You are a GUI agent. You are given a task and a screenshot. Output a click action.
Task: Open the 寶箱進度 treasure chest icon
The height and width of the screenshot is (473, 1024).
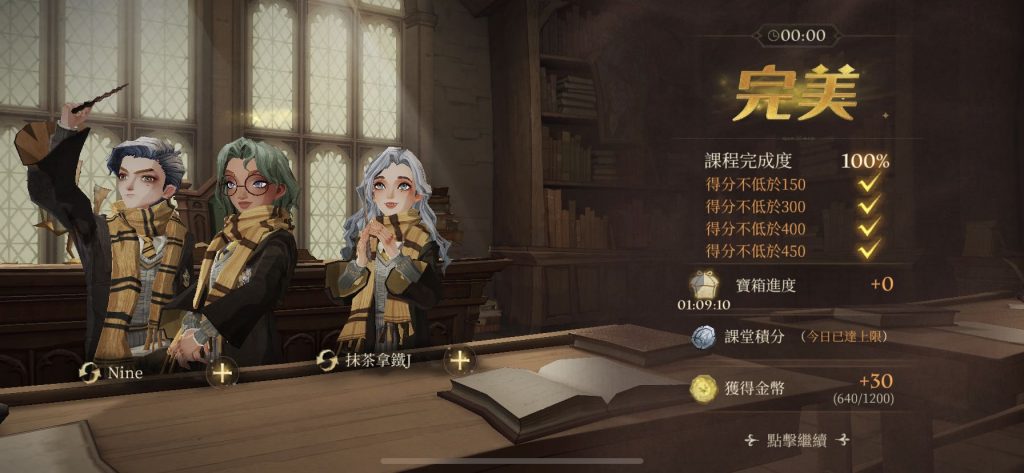click(x=702, y=284)
